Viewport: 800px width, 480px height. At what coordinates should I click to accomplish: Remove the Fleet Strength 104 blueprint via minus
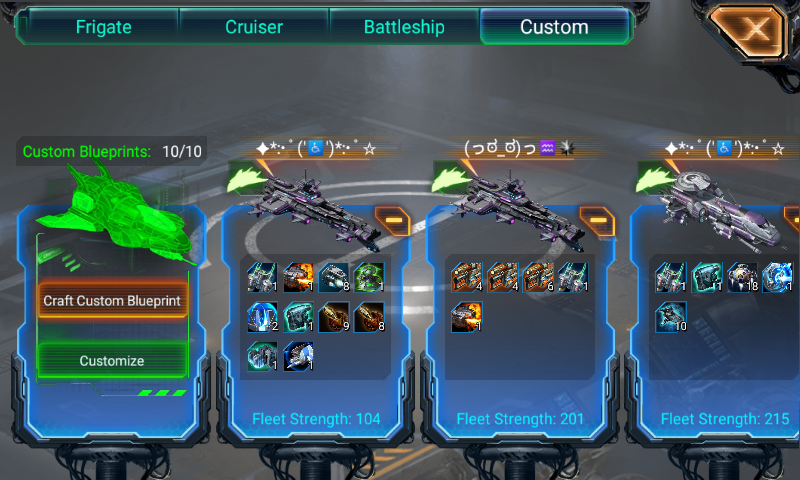tap(391, 220)
